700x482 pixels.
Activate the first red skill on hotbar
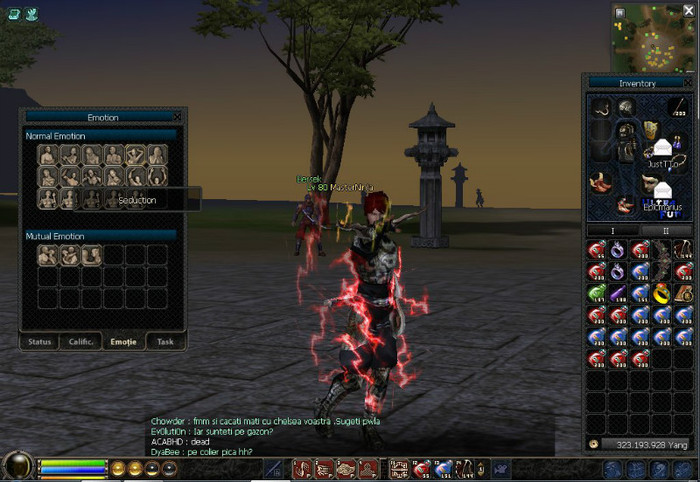click(301, 468)
